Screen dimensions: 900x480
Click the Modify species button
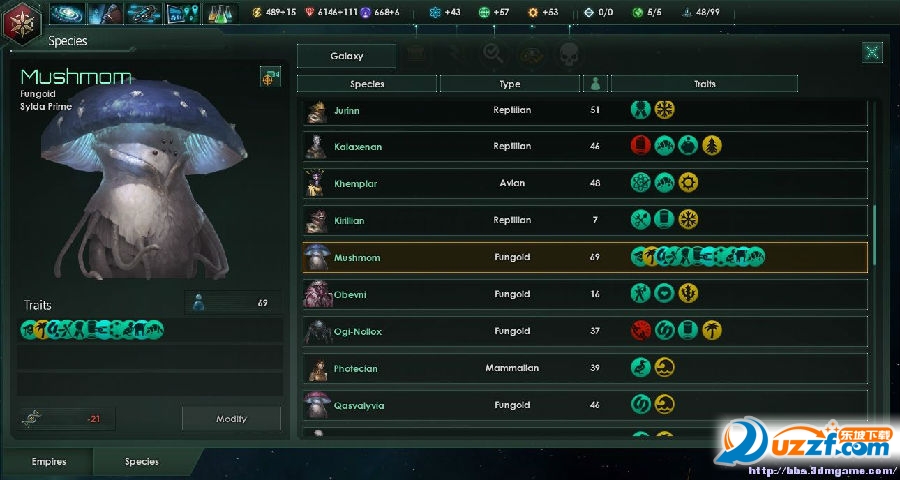(x=231, y=419)
